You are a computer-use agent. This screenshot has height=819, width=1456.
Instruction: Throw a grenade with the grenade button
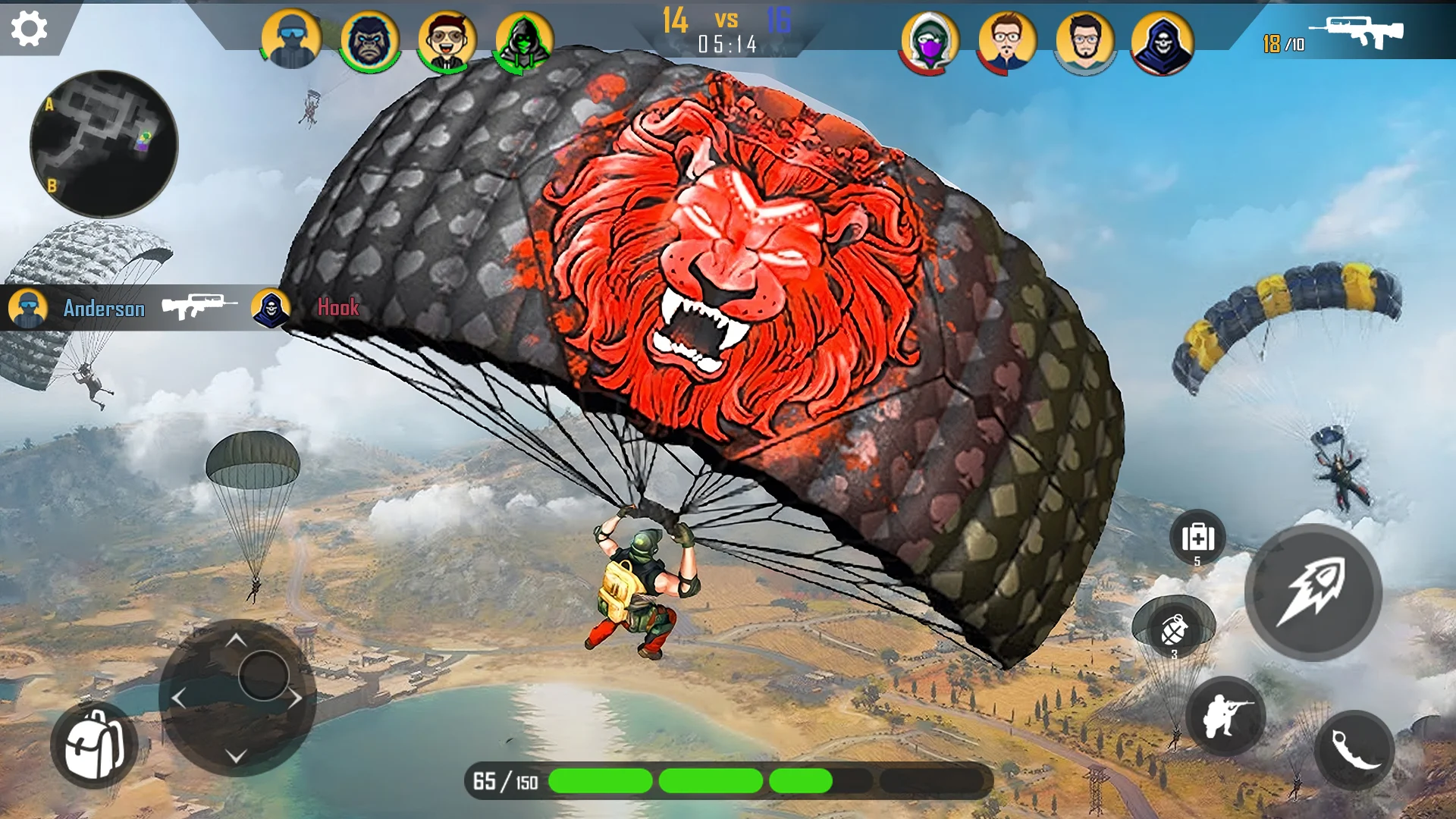[x=1174, y=631]
